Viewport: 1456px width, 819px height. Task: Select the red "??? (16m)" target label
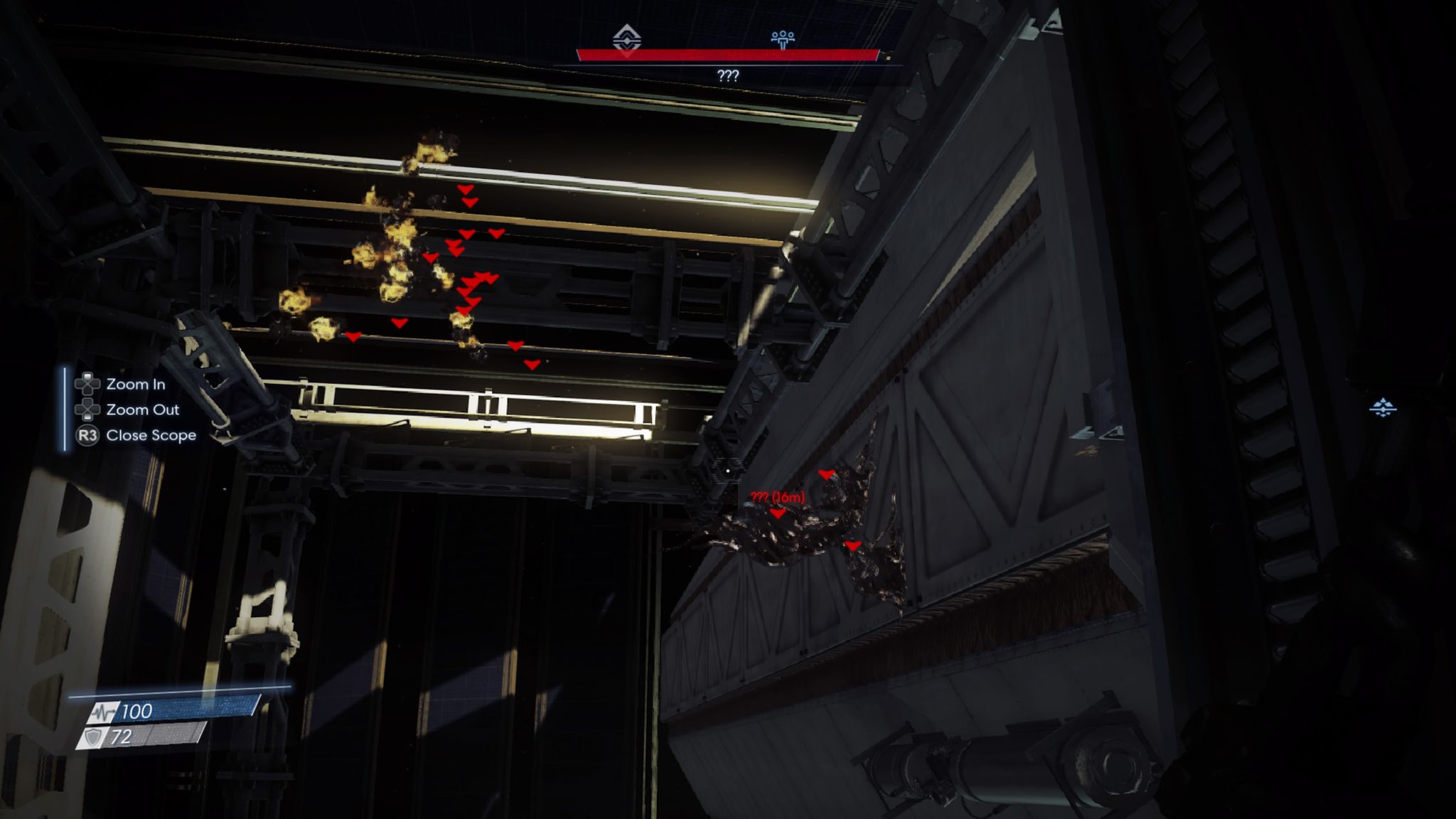pyautogui.click(x=778, y=497)
